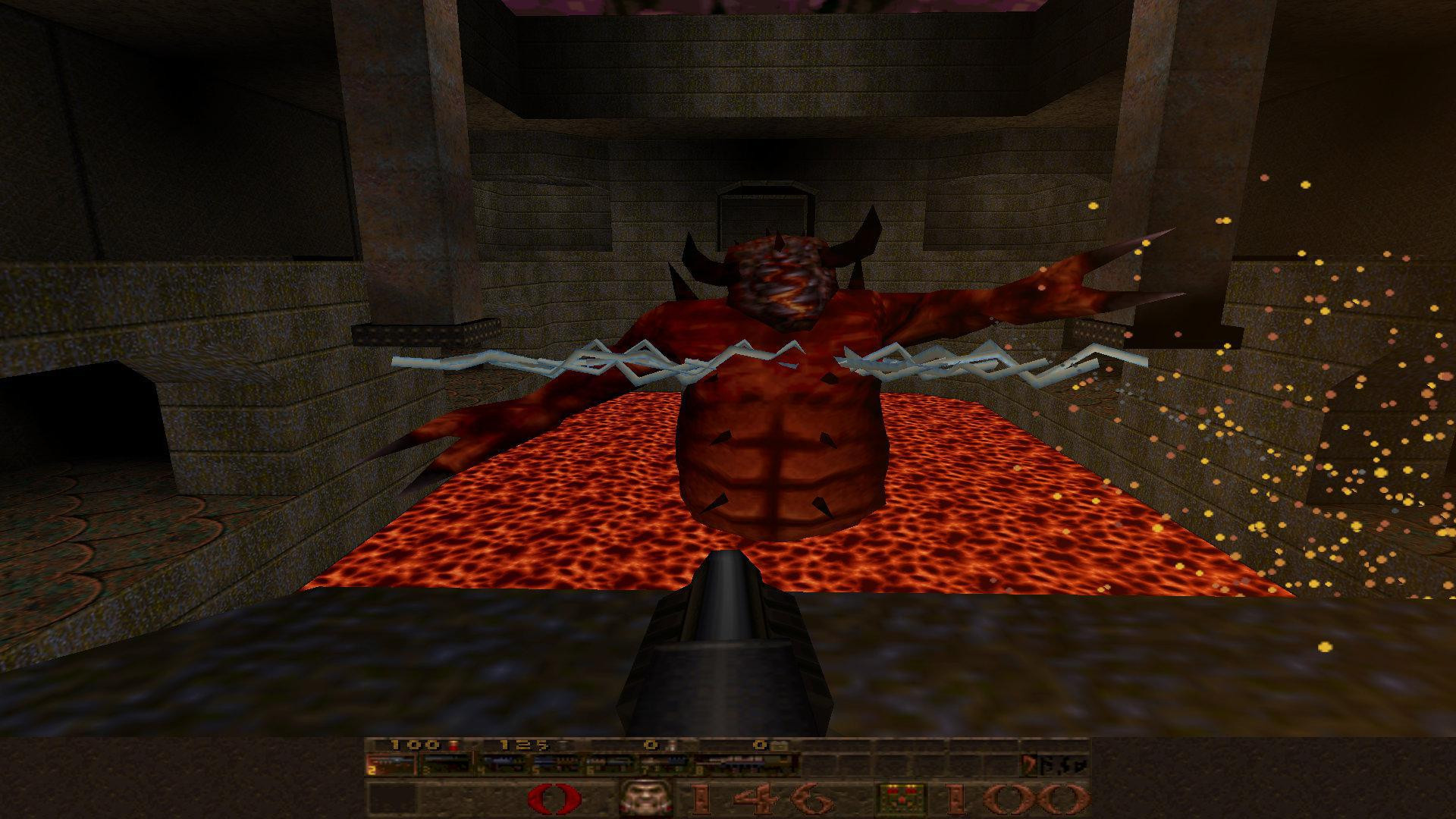Select the rocket launcher icon in slot 7

[x=666, y=768]
